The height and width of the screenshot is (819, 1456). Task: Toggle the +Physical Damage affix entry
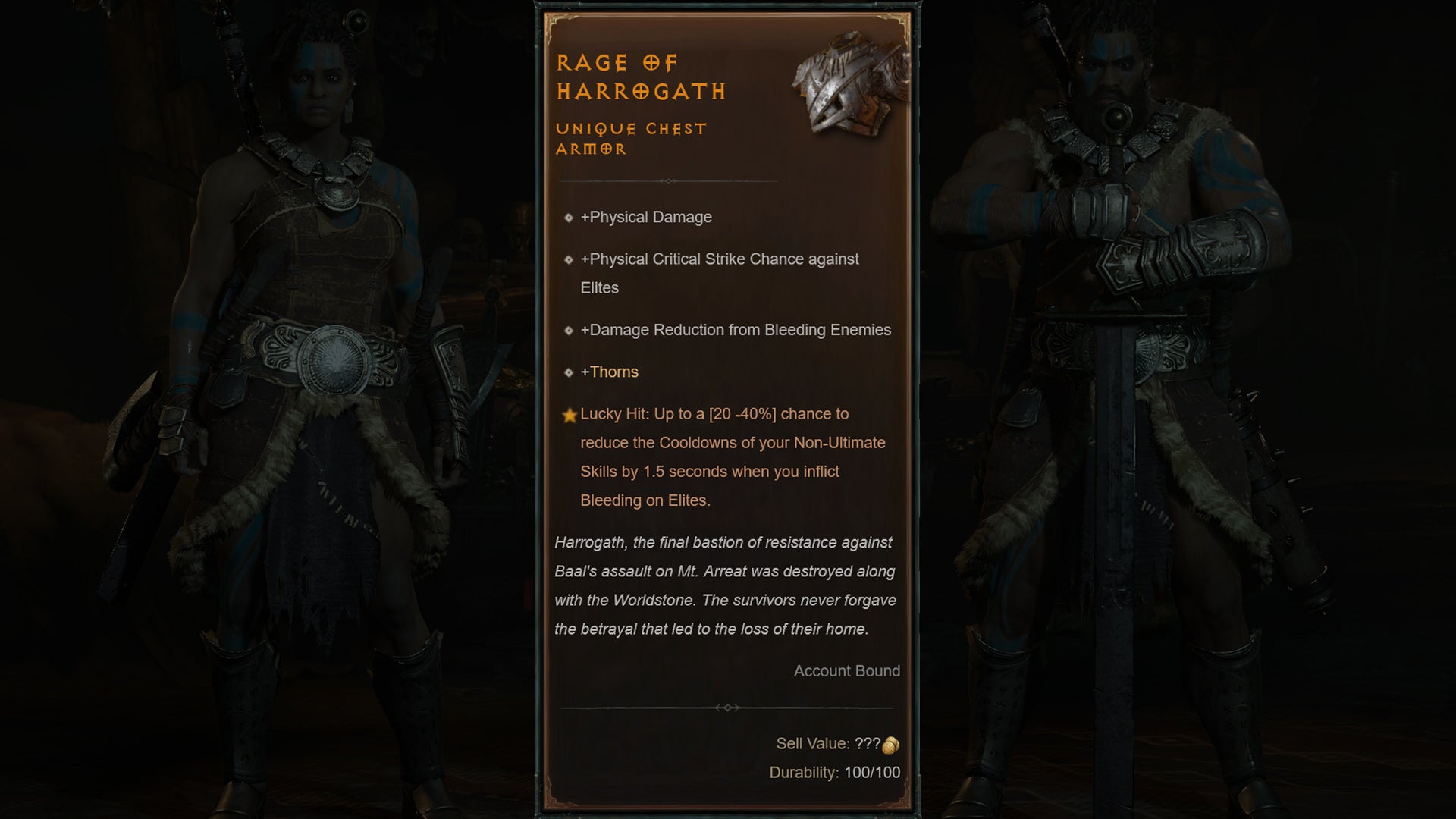tap(645, 218)
